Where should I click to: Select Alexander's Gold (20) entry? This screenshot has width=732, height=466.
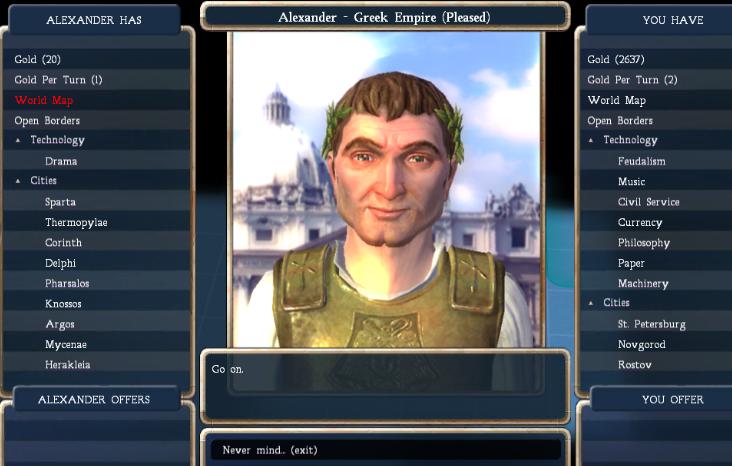click(38, 60)
